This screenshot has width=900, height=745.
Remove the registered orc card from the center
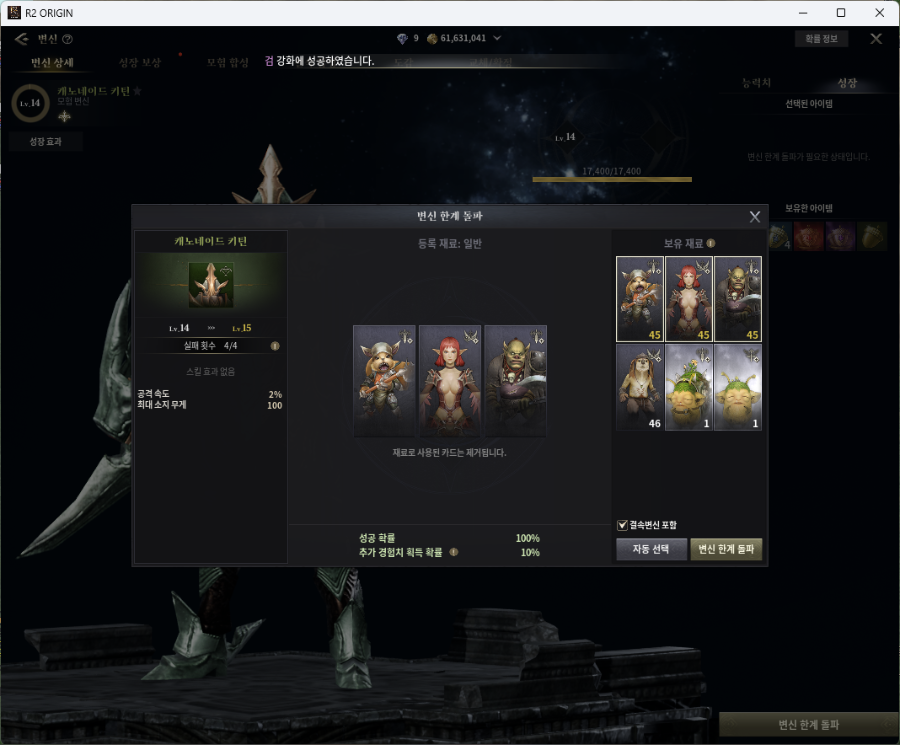[516, 380]
